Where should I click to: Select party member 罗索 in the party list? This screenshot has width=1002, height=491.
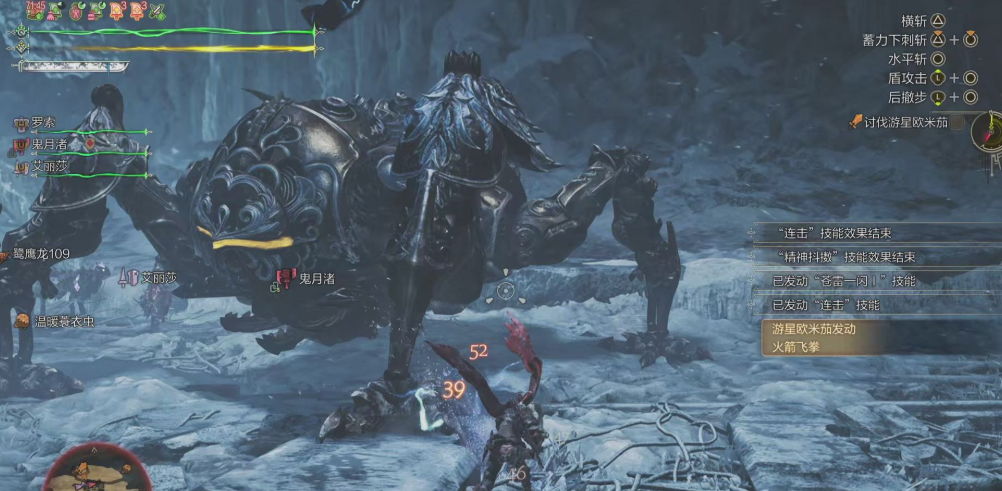(43, 123)
